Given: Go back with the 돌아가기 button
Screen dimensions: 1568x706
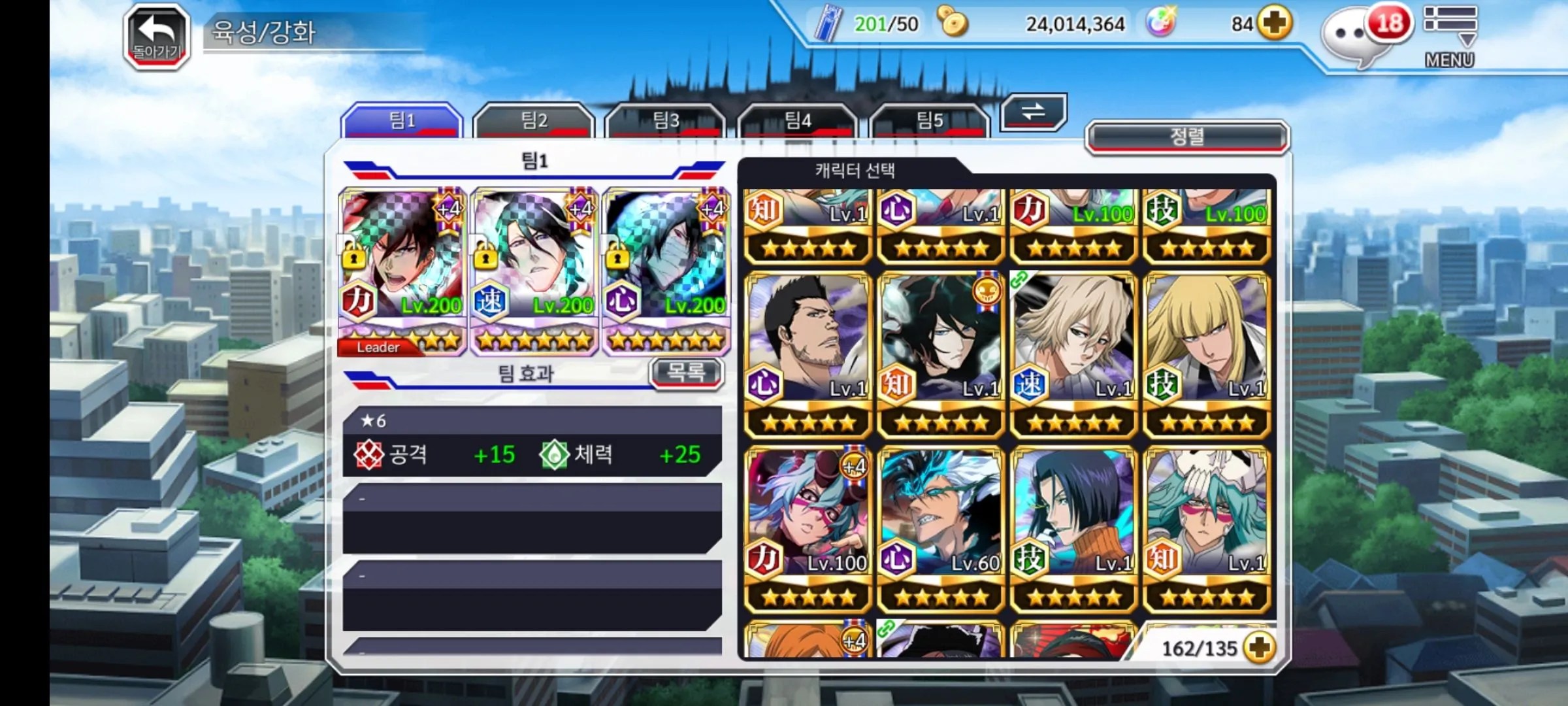Looking at the screenshot, I should (x=157, y=37).
